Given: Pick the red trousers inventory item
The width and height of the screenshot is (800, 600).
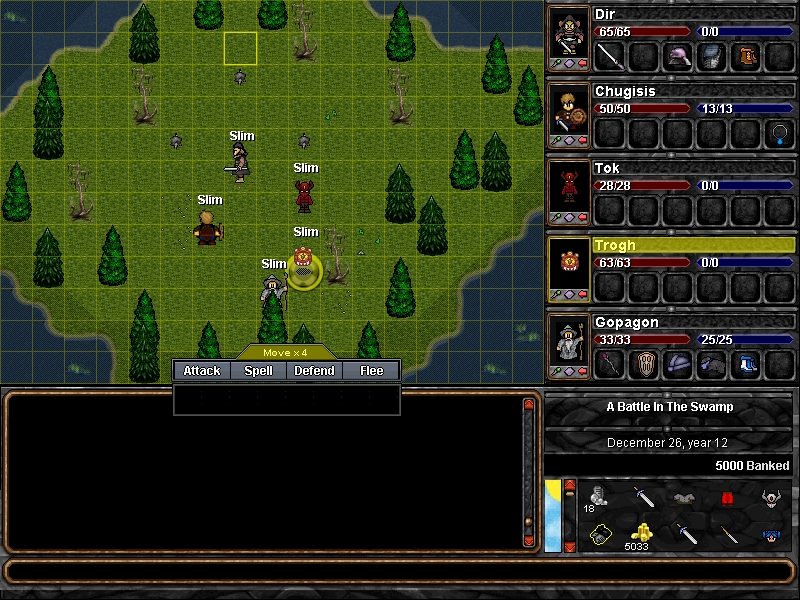Looking at the screenshot, I should point(728,497).
